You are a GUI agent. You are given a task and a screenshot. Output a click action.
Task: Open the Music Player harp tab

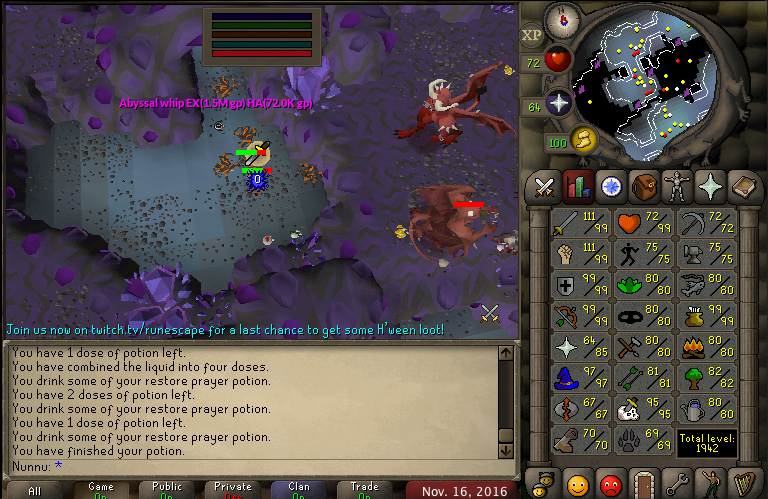pyautogui.click(x=744, y=483)
